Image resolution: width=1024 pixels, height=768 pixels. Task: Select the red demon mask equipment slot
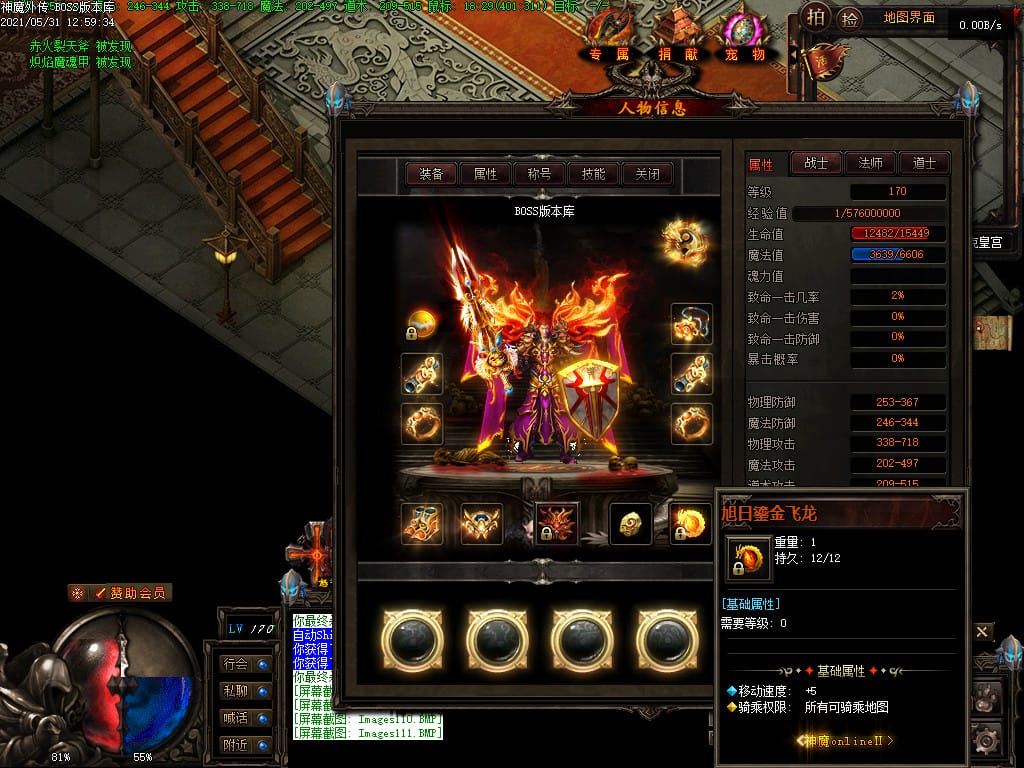point(557,524)
